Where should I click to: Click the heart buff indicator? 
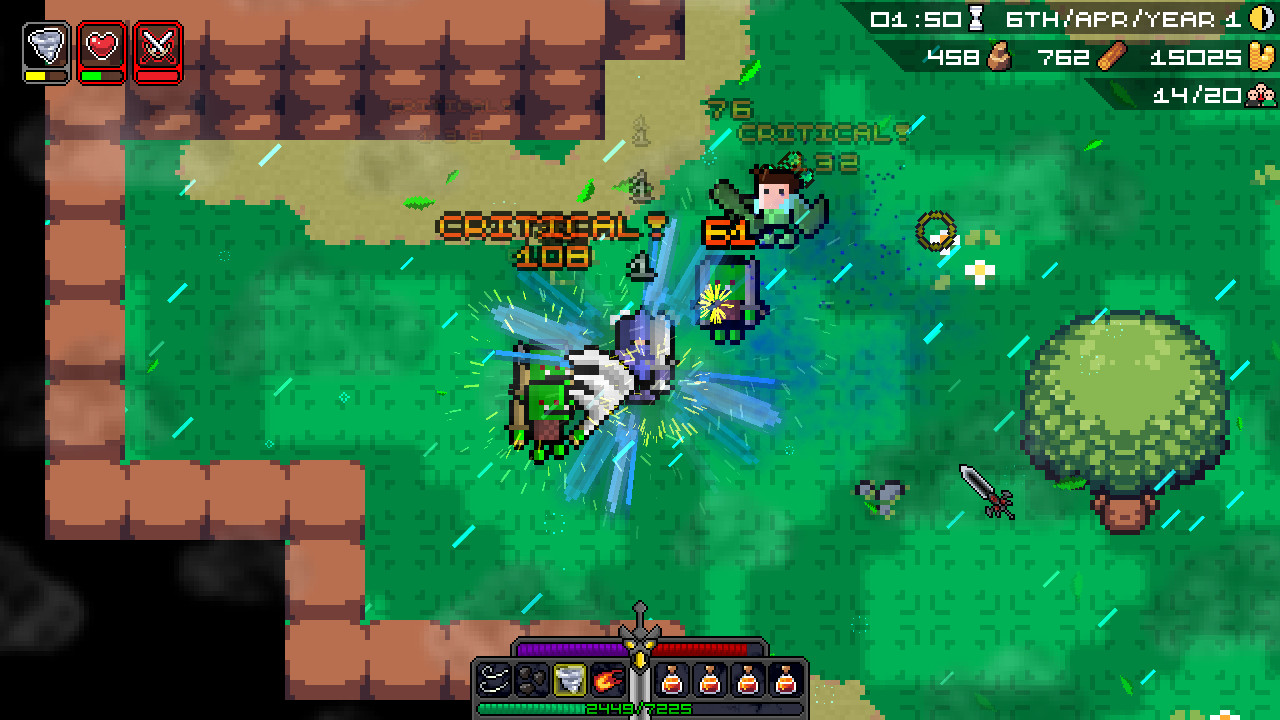(x=100, y=44)
